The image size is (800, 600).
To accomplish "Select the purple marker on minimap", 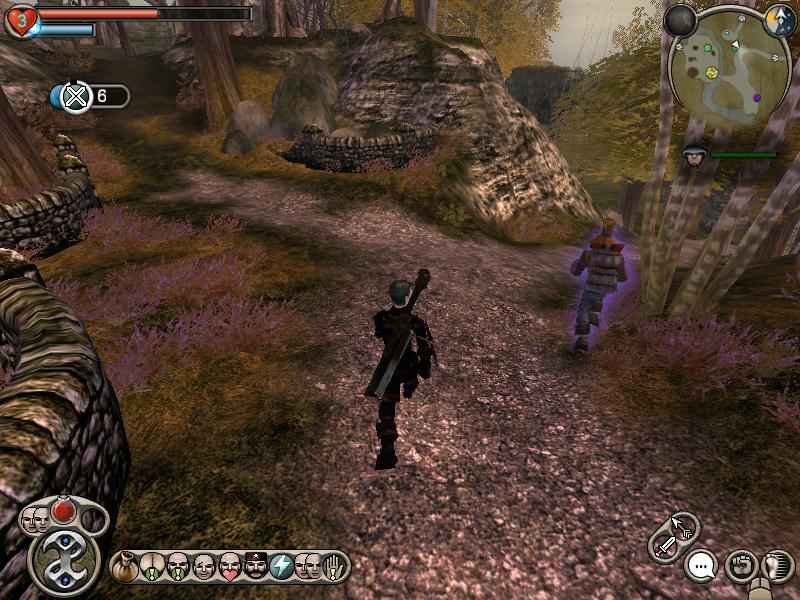I will click(757, 98).
